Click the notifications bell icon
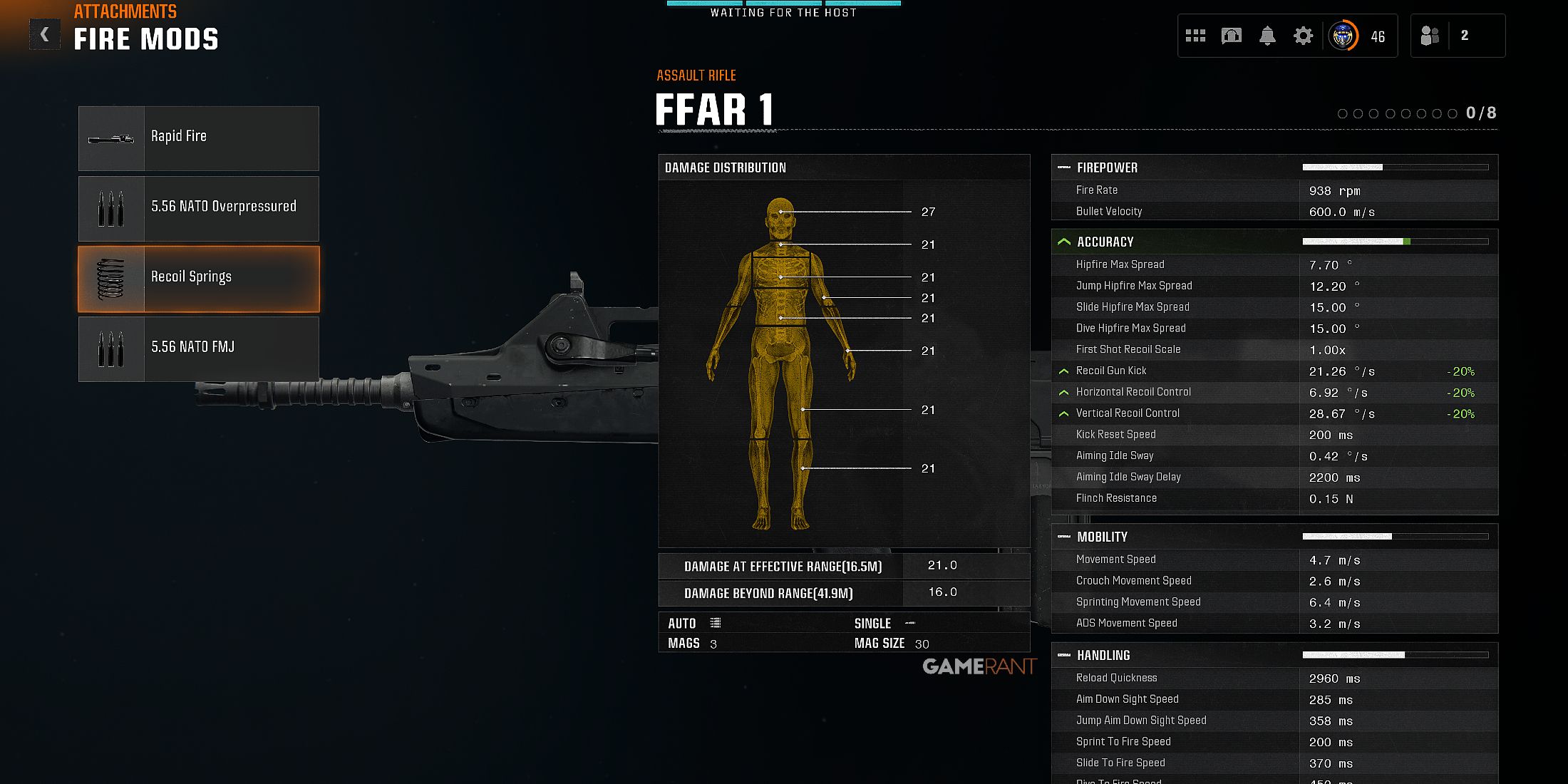Viewport: 1568px width, 784px height. pos(1267,35)
